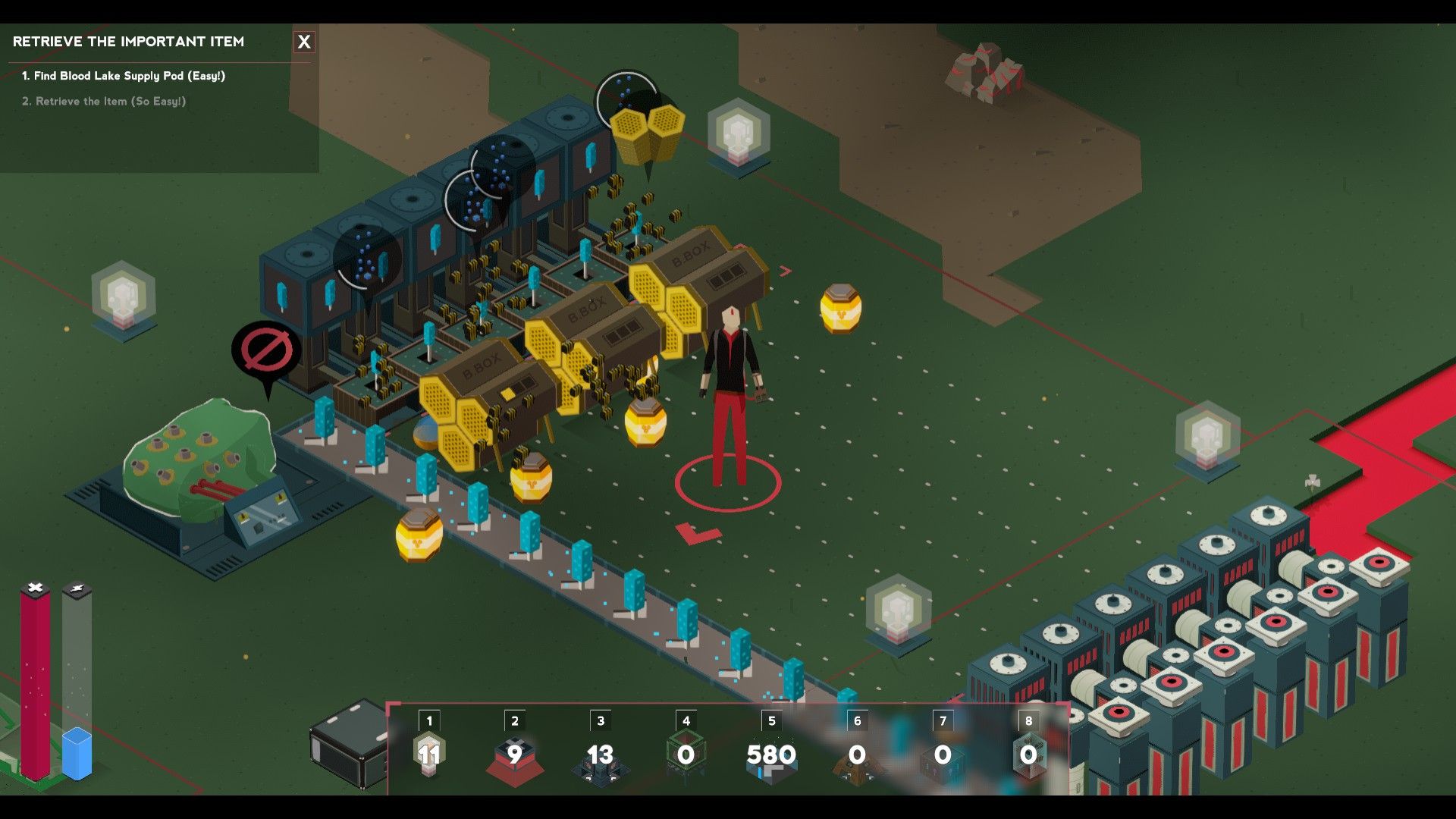The height and width of the screenshot is (819, 1456).
Task: Choose the wooden hut in slot 6
Action: point(858,758)
